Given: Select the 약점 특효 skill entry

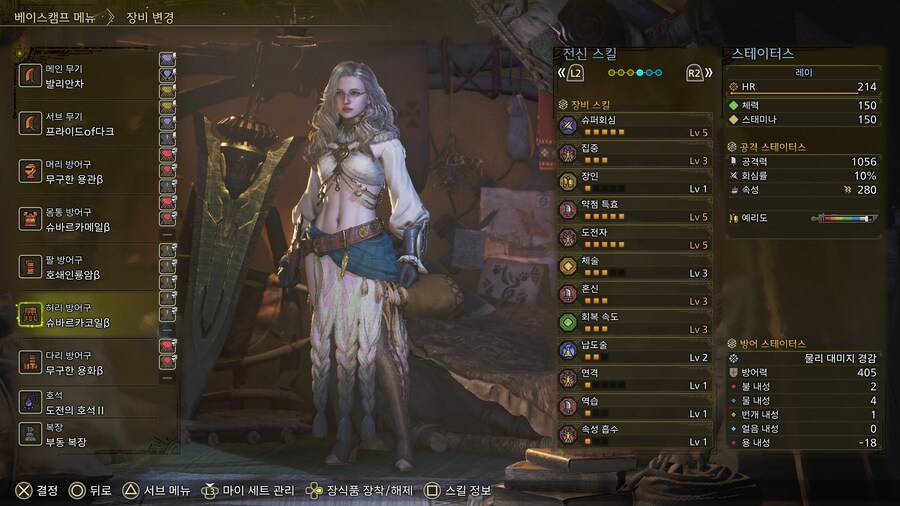Looking at the screenshot, I should [x=635, y=210].
